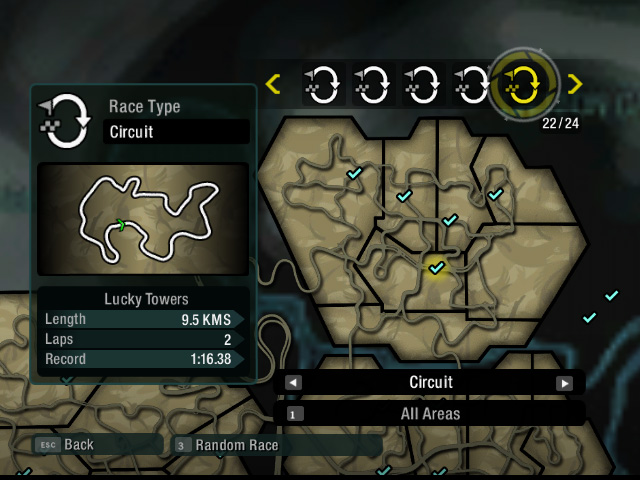The image size is (640, 480).
Task: Switch race type with the right Circuit arrow
Action: pos(564,383)
